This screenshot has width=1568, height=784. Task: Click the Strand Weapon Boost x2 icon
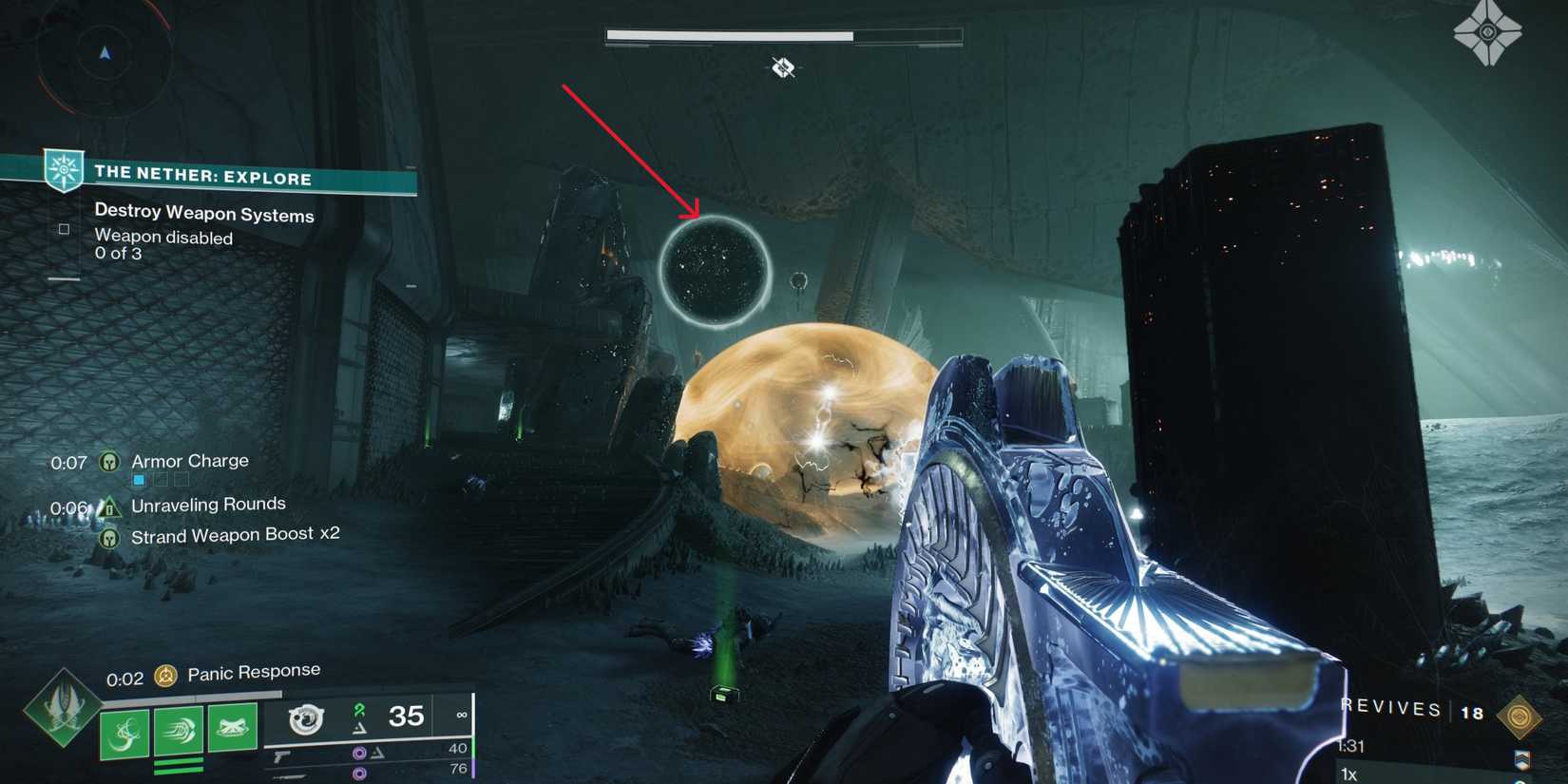110,537
